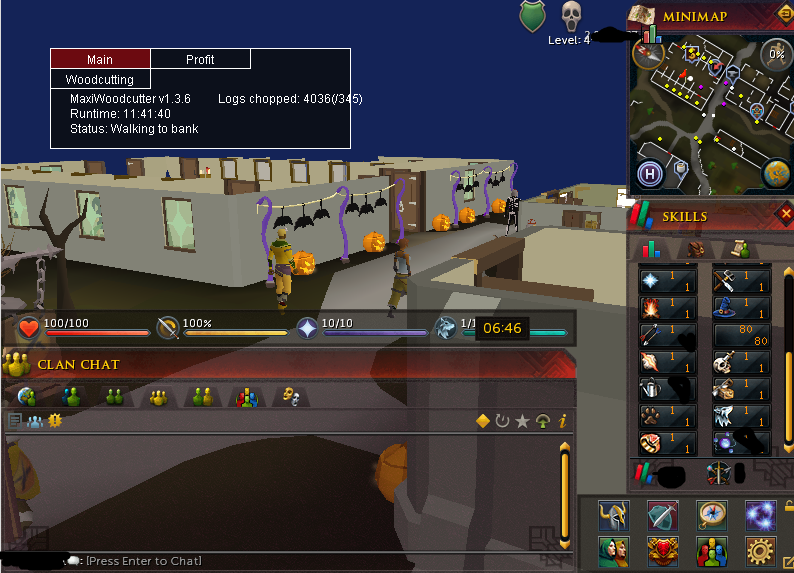Select the Main tab in script overlay
794x573 pixels.
tap(100, 59)
